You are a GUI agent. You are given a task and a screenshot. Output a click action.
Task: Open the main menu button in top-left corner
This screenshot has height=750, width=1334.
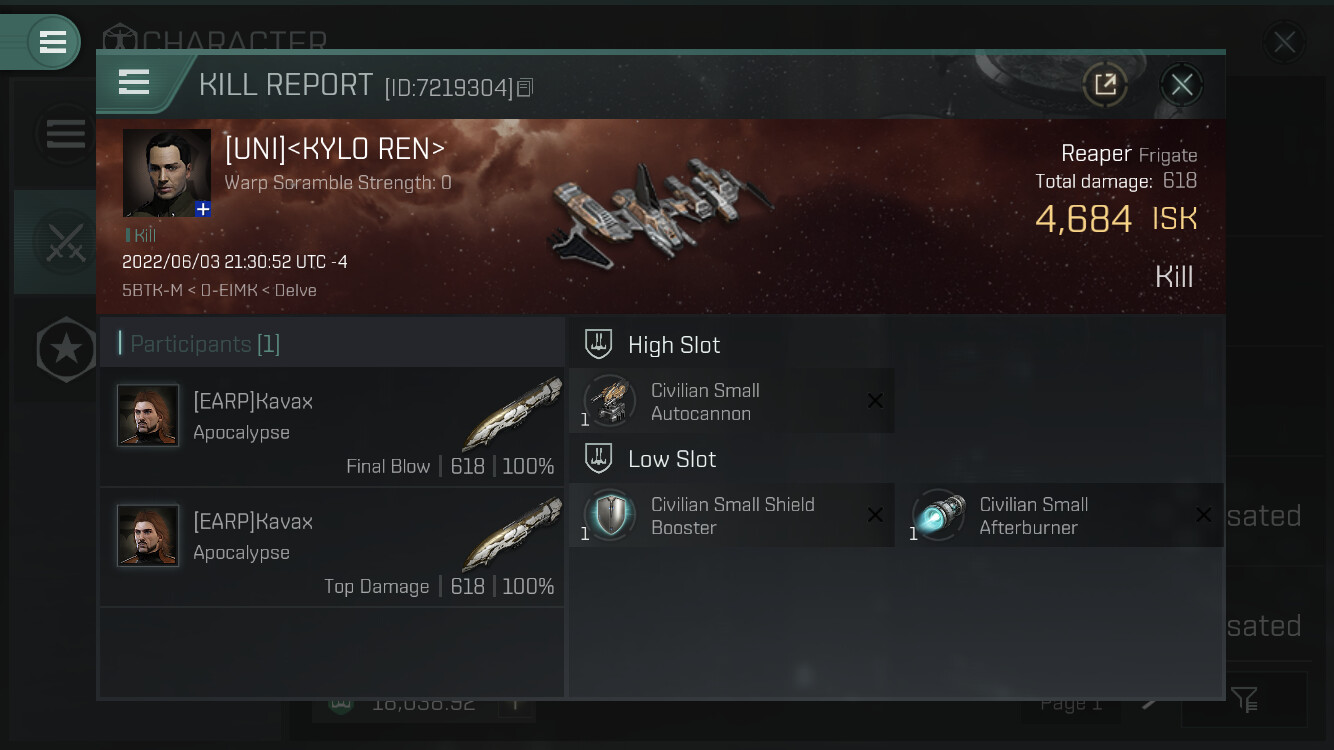pyautogui.click(x=52, y=42)
